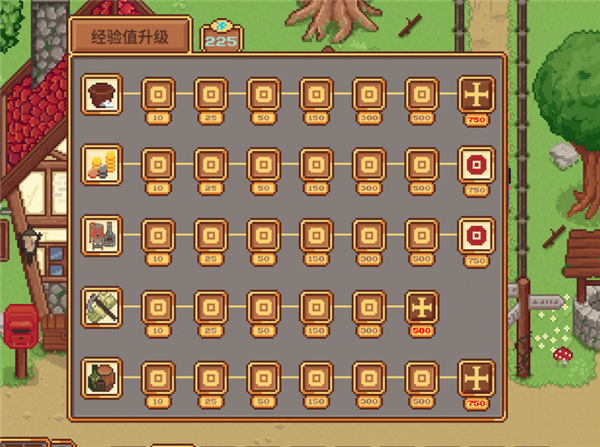Pick the 50 XP node in the barrel row

tap(263, 378)
